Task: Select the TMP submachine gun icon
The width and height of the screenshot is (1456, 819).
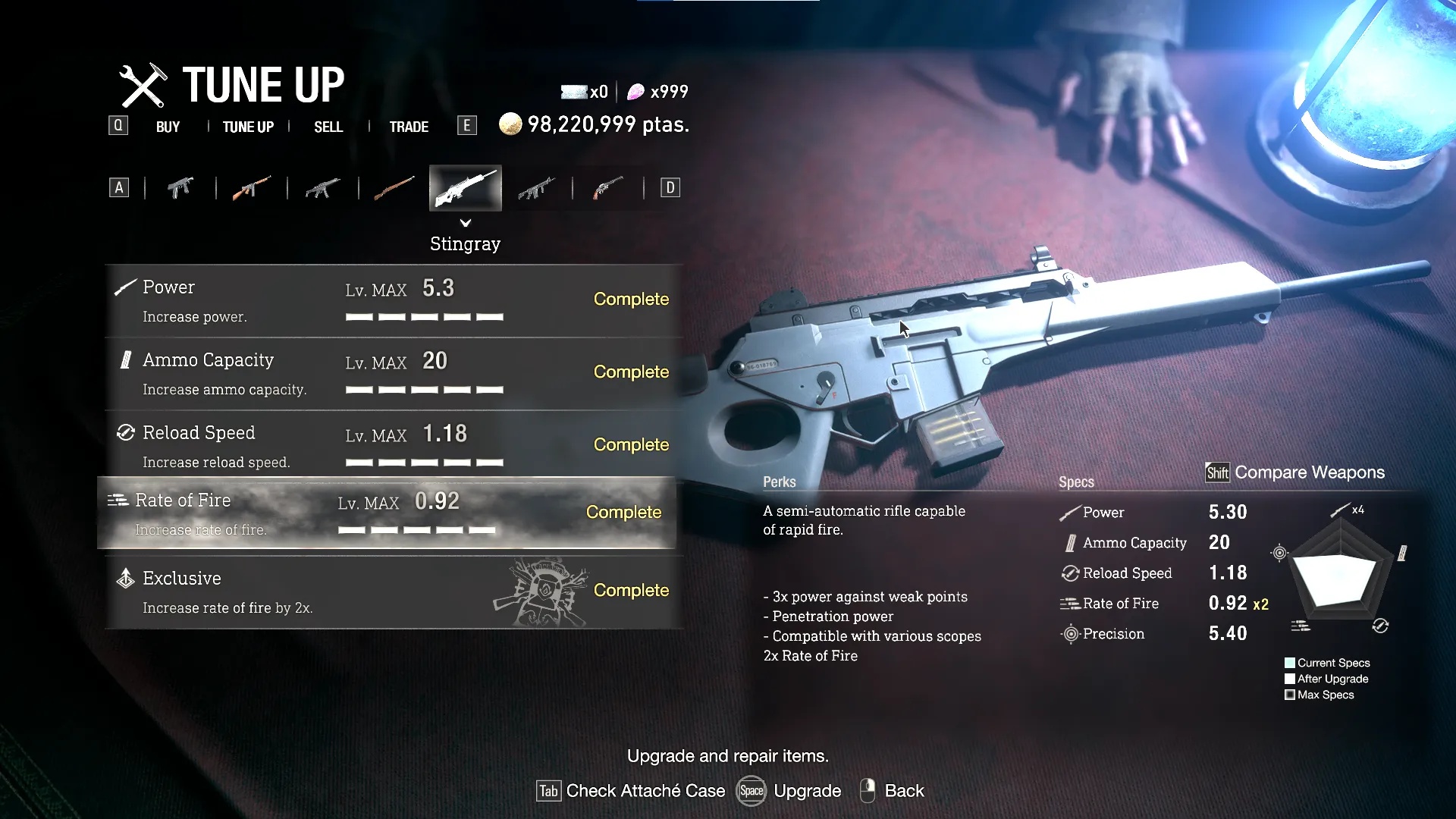Action: [180, 187]
